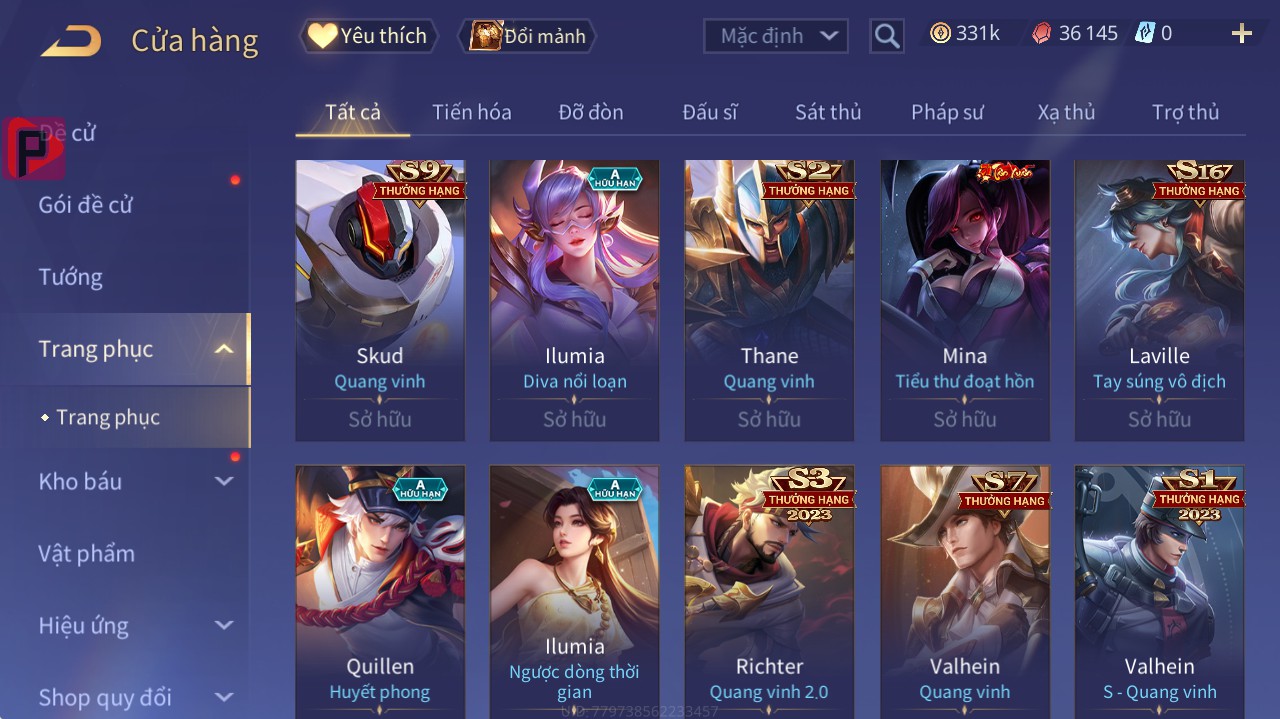1280x719 pixels.
Task: Open the Gói đề cử menu
Action: [x=86, y=205]
